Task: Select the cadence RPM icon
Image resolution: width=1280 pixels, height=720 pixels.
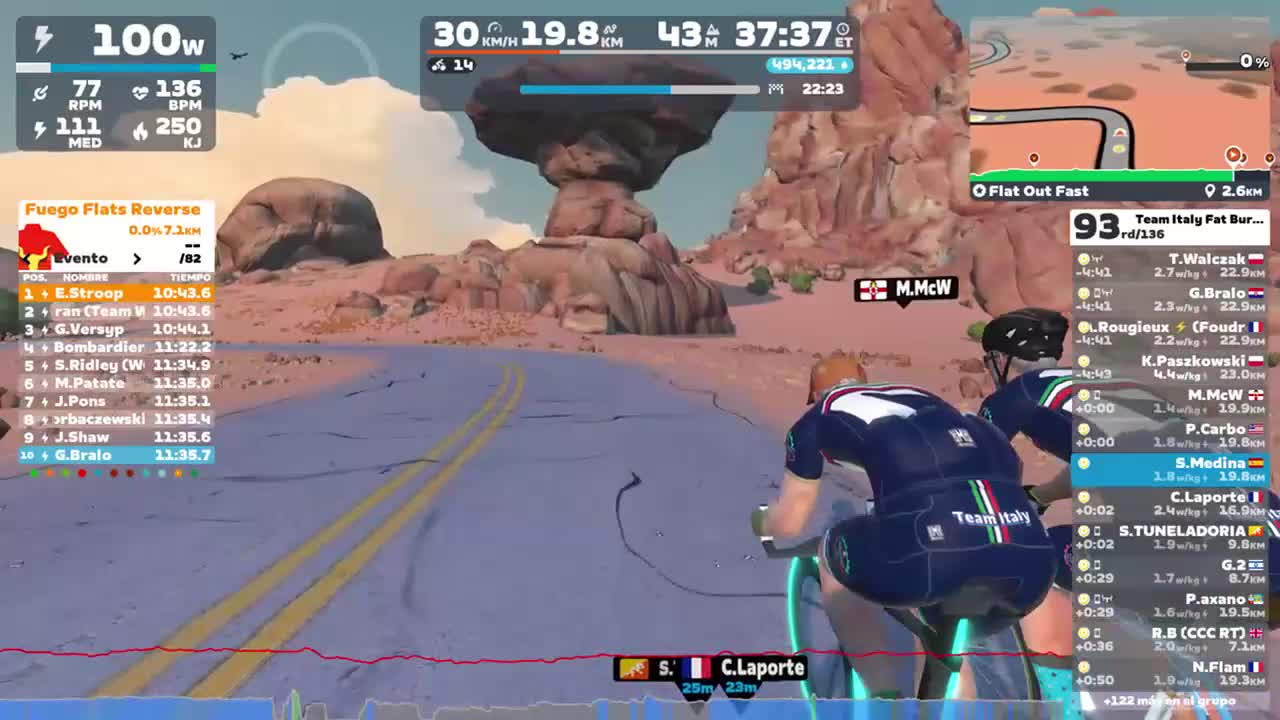Action: 40,91
